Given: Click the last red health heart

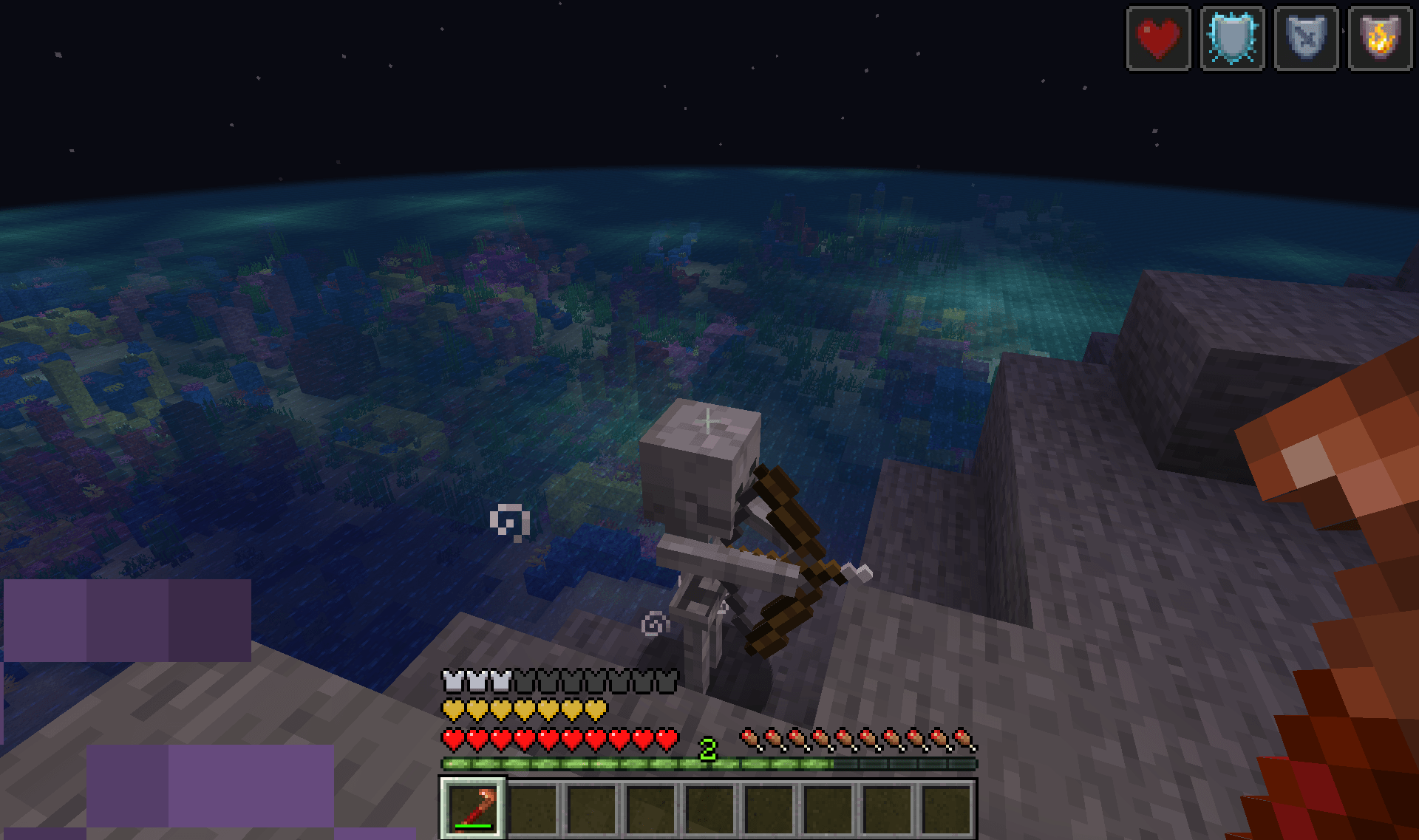Looking at the screenshot, I should point(667,737).
